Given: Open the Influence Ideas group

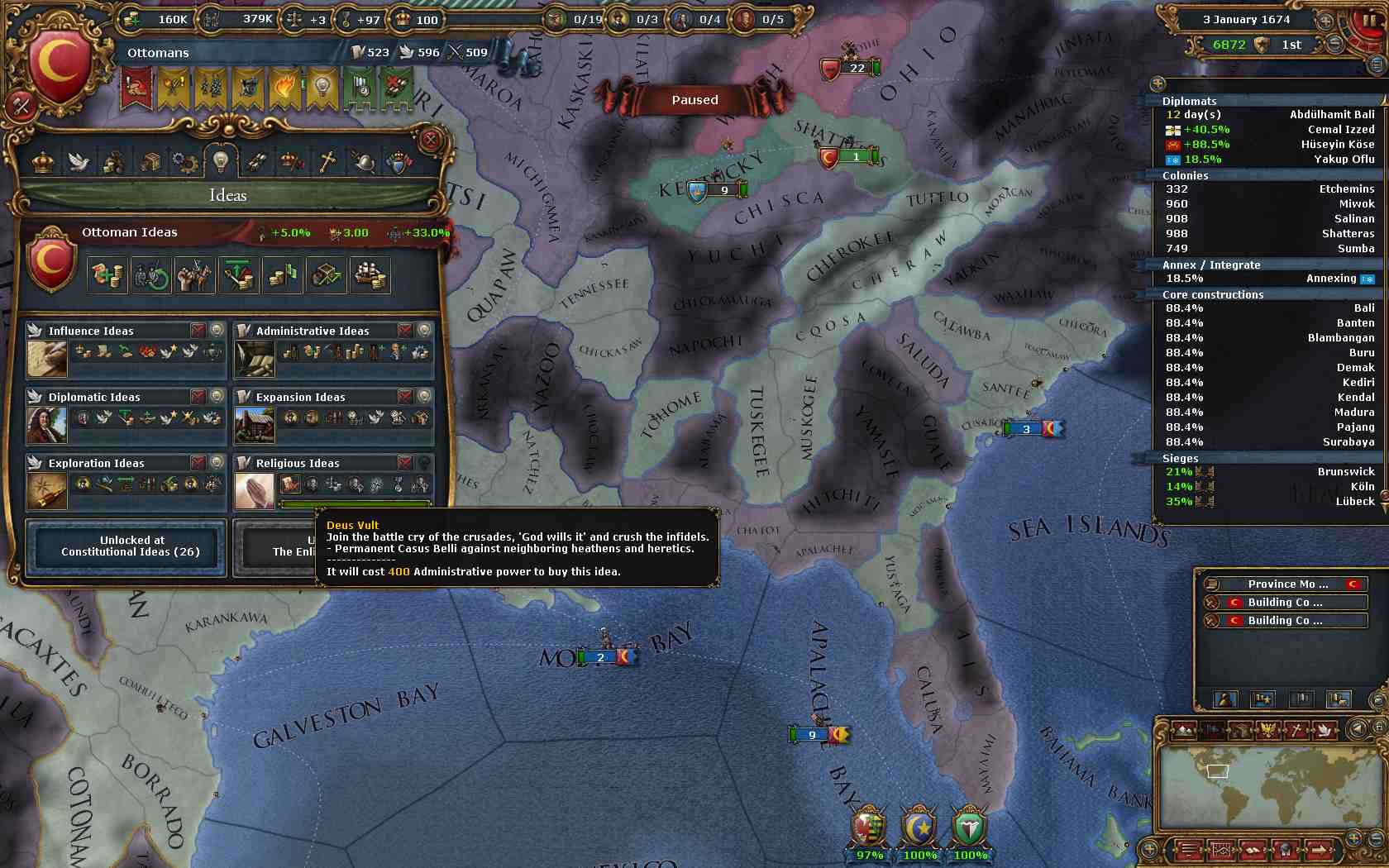Looking at the screenshot, I should [91, 331].
